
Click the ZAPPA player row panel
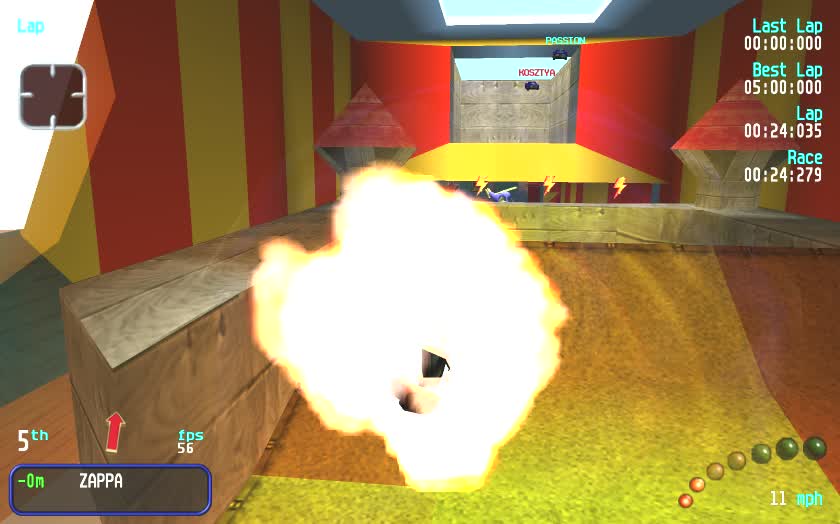coord(110,488)
